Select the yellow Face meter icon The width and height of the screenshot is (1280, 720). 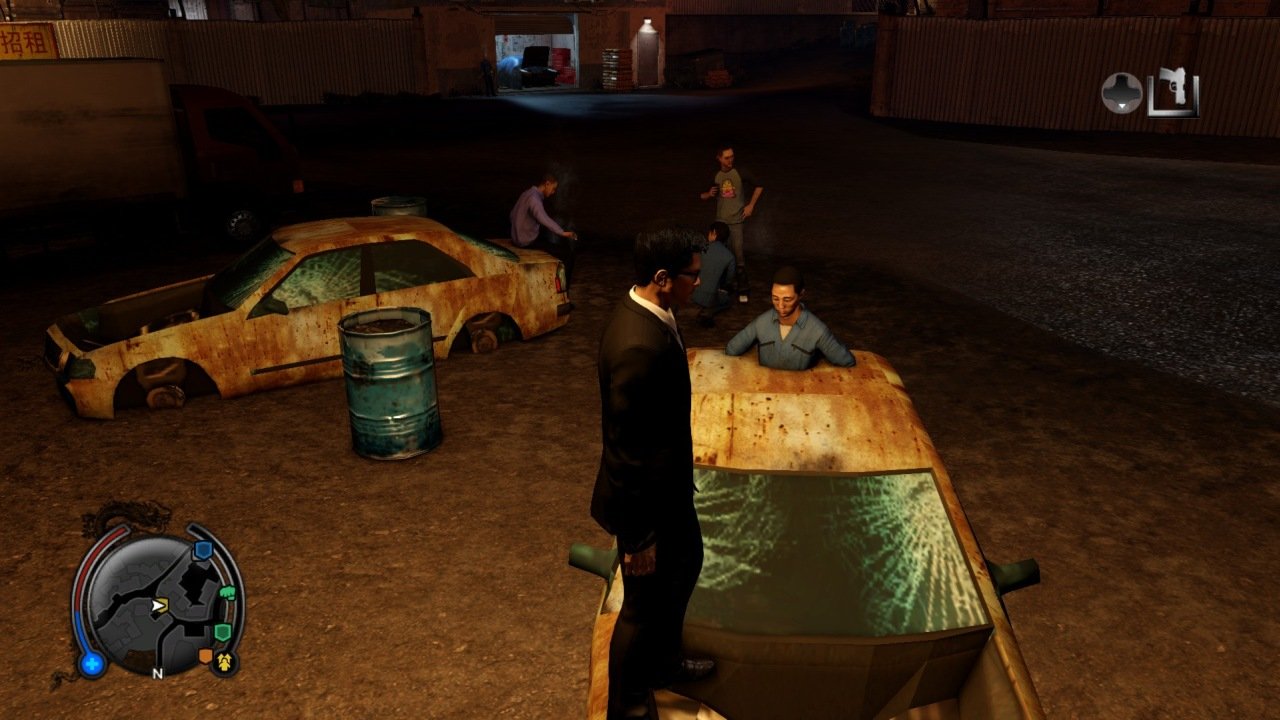coord(224,662)
